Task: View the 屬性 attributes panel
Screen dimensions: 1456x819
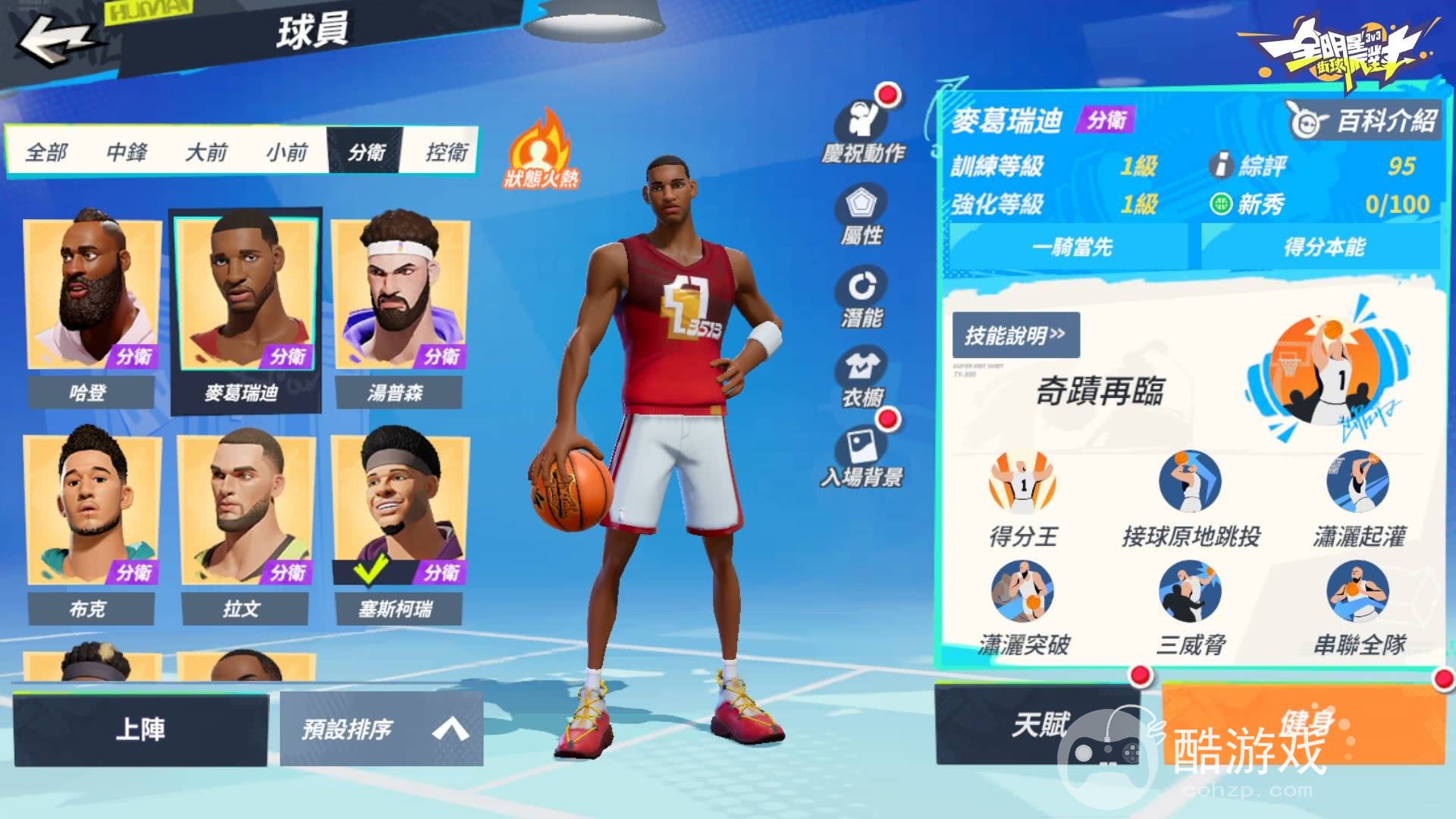Action: tap(861, 215)
